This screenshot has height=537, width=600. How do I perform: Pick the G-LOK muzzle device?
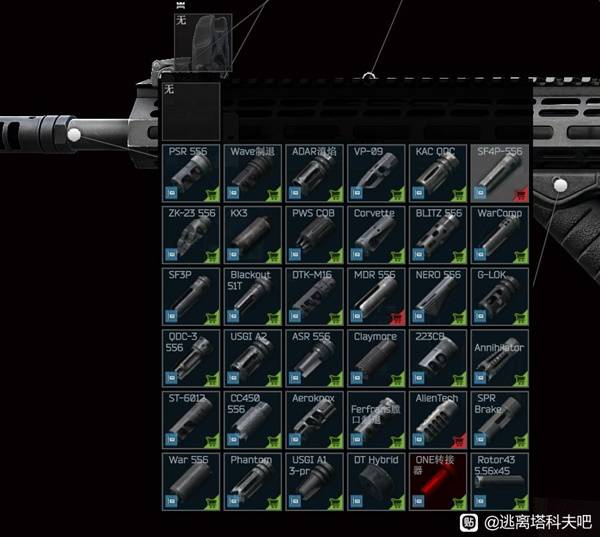(500, 296)
